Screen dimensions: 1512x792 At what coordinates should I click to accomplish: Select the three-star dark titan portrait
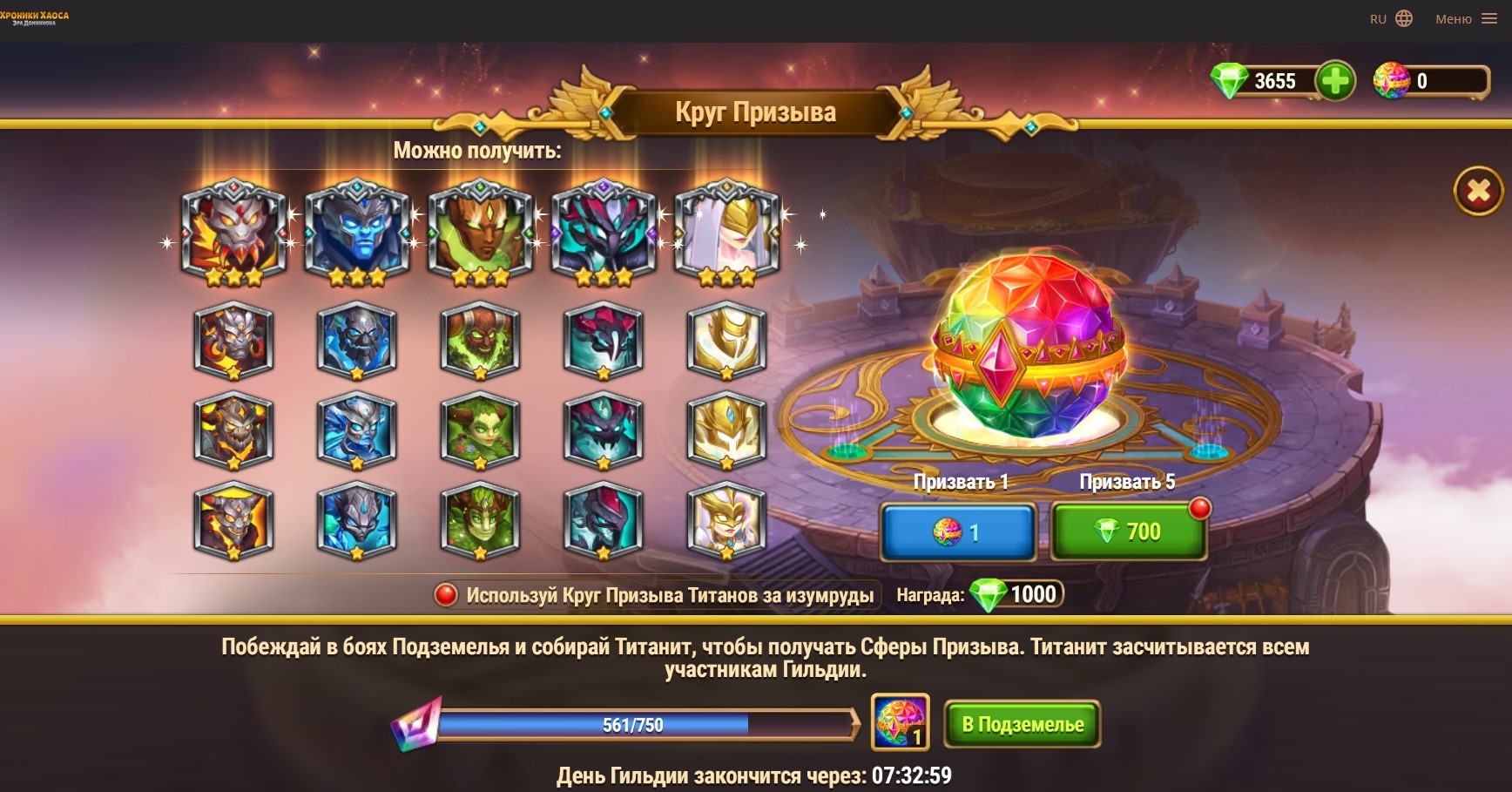pos(604,232)
